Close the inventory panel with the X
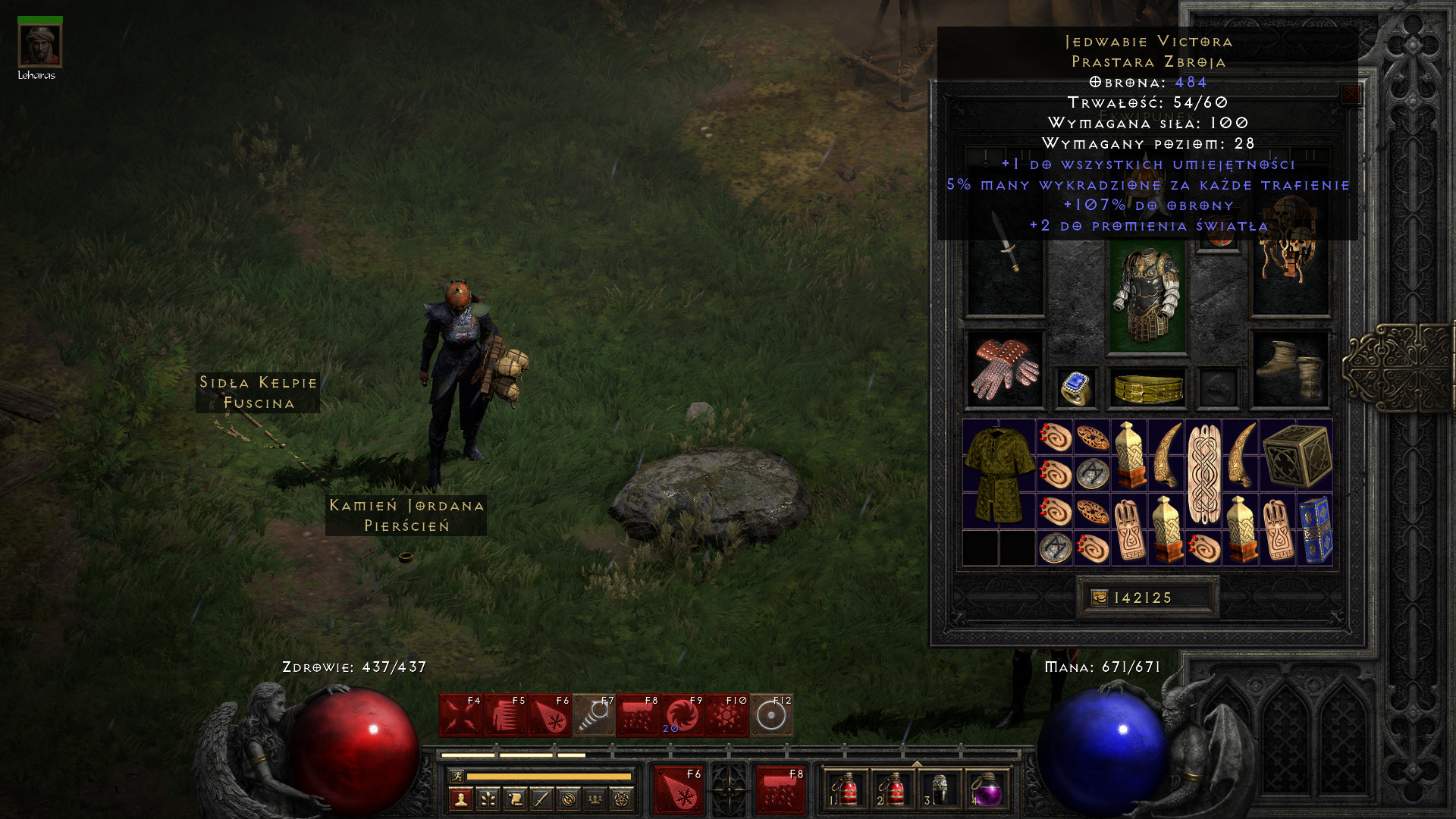The image size is (1456, 819). pos(1351,95)
